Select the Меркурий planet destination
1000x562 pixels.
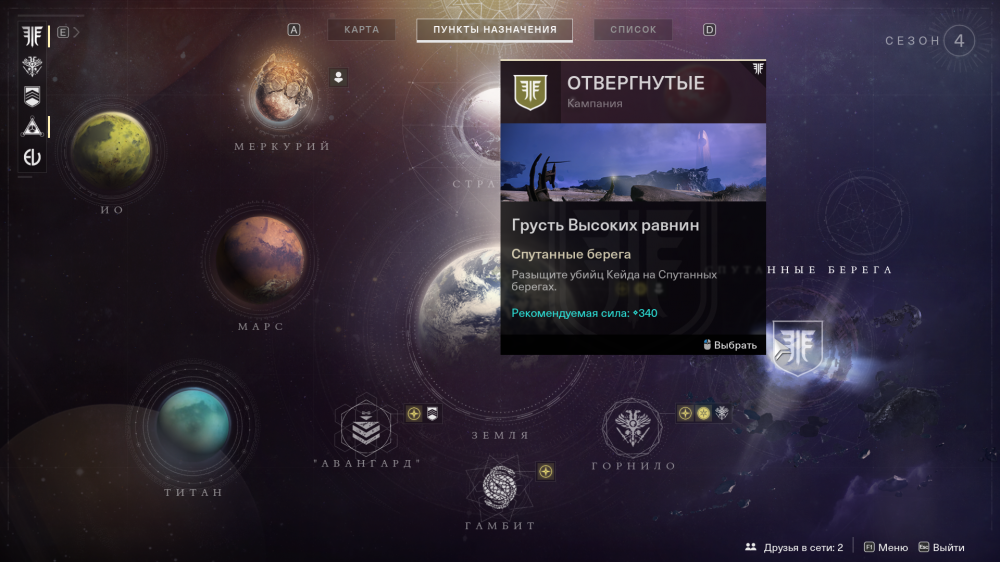[x=281, y=92]
